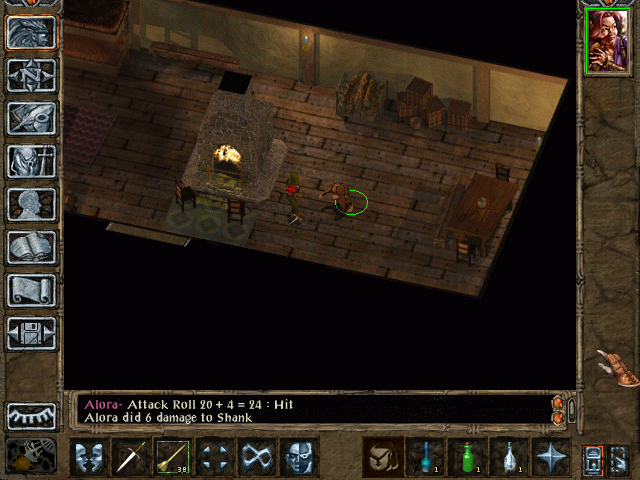This screenshot has width=640, height=480.
Task: Use the green potion quick item
Action: click(467, 457)
